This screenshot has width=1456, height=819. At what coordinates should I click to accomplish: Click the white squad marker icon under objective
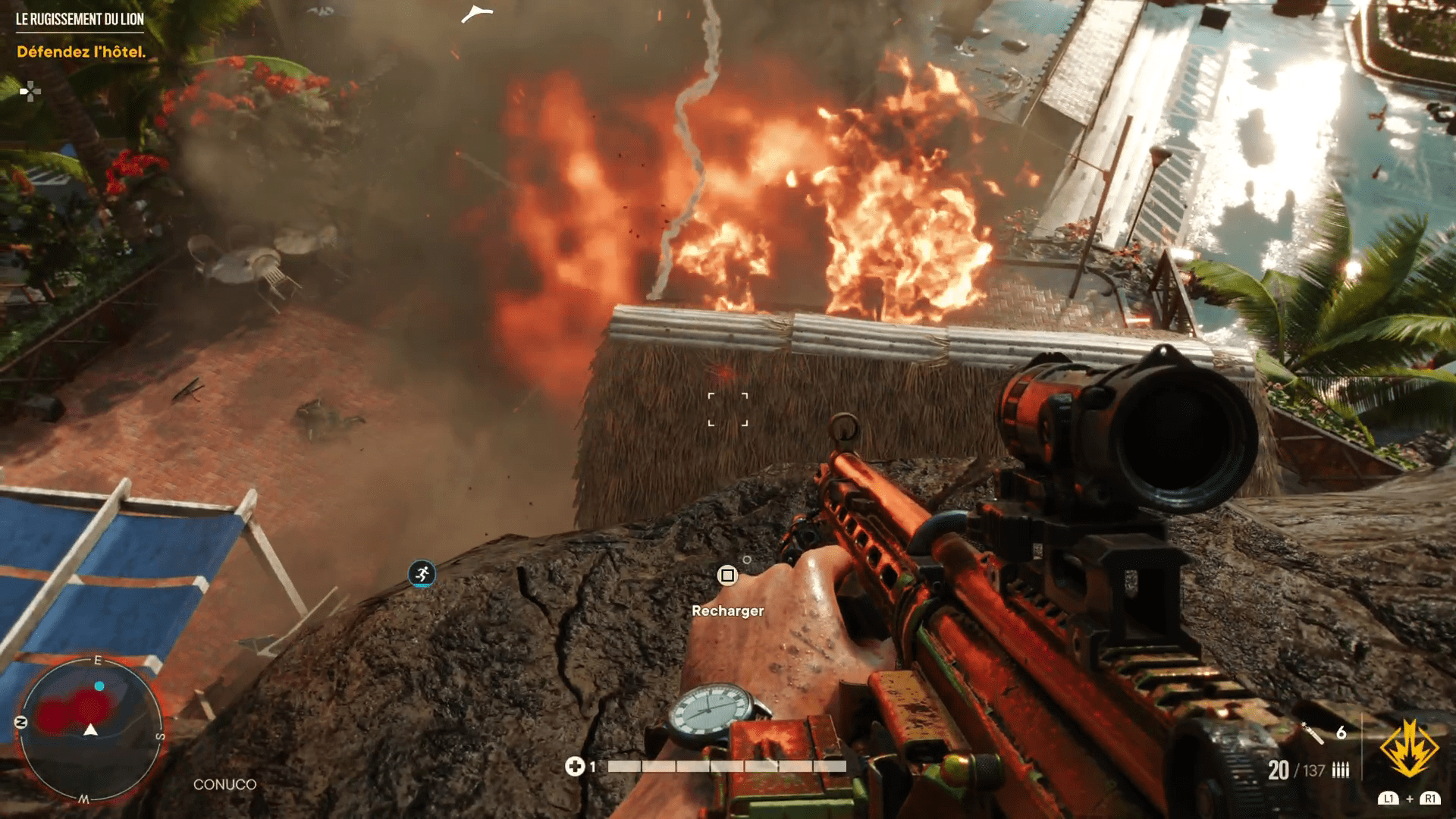30,92
